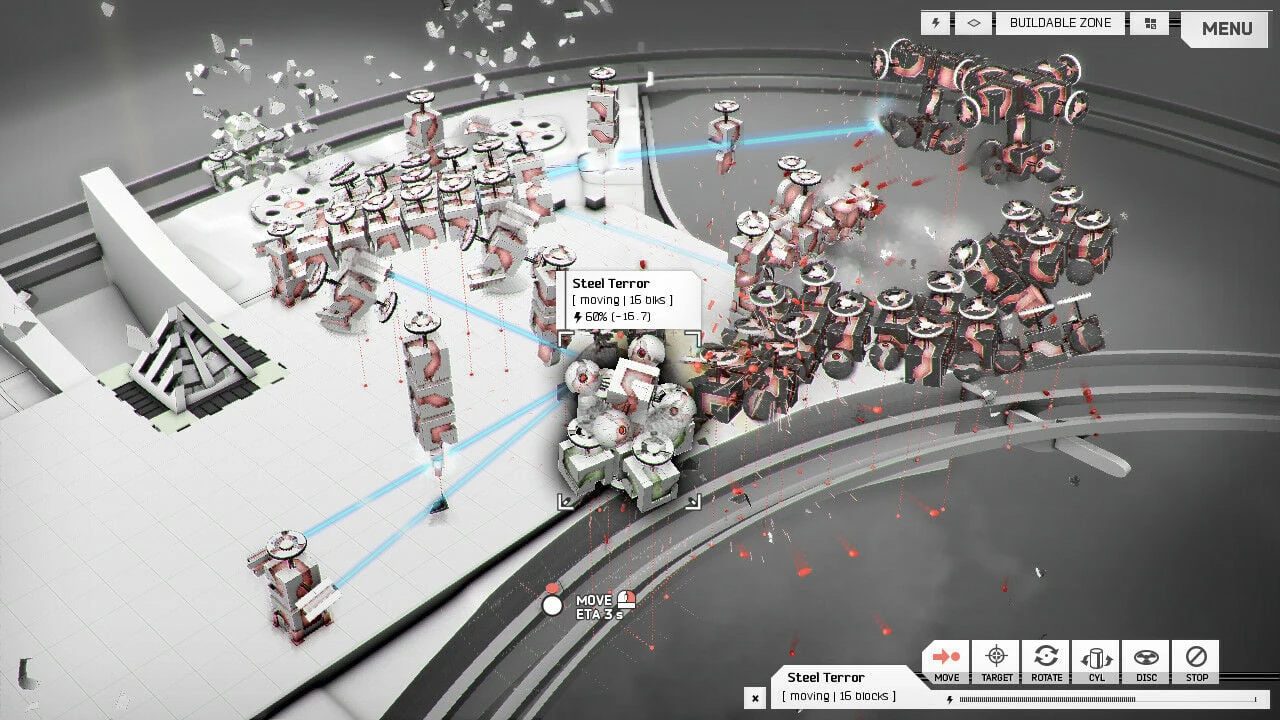Open the four-squares grid icon

pos(1150,23)
